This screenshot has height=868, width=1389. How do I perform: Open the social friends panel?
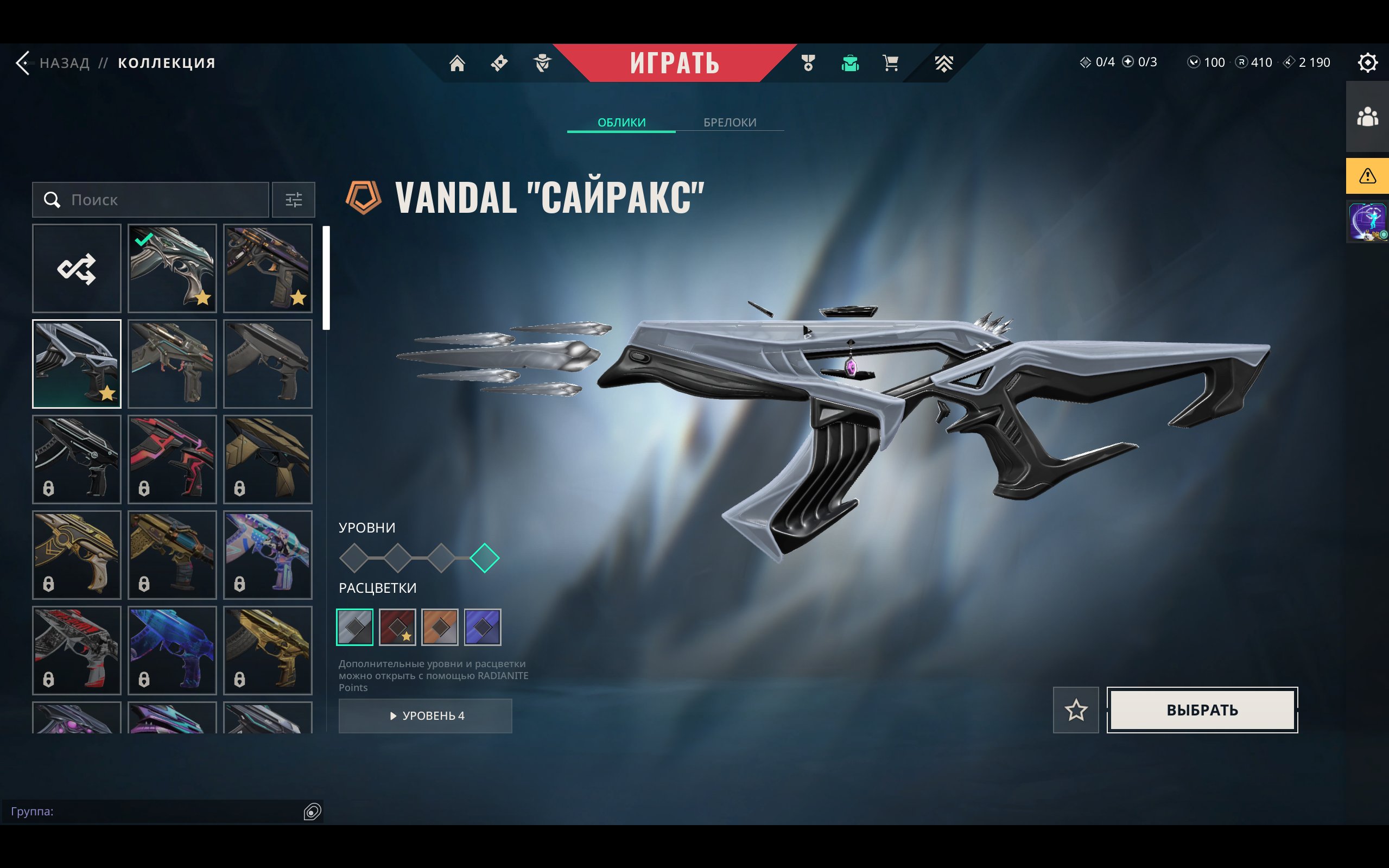coord(1367,117)
